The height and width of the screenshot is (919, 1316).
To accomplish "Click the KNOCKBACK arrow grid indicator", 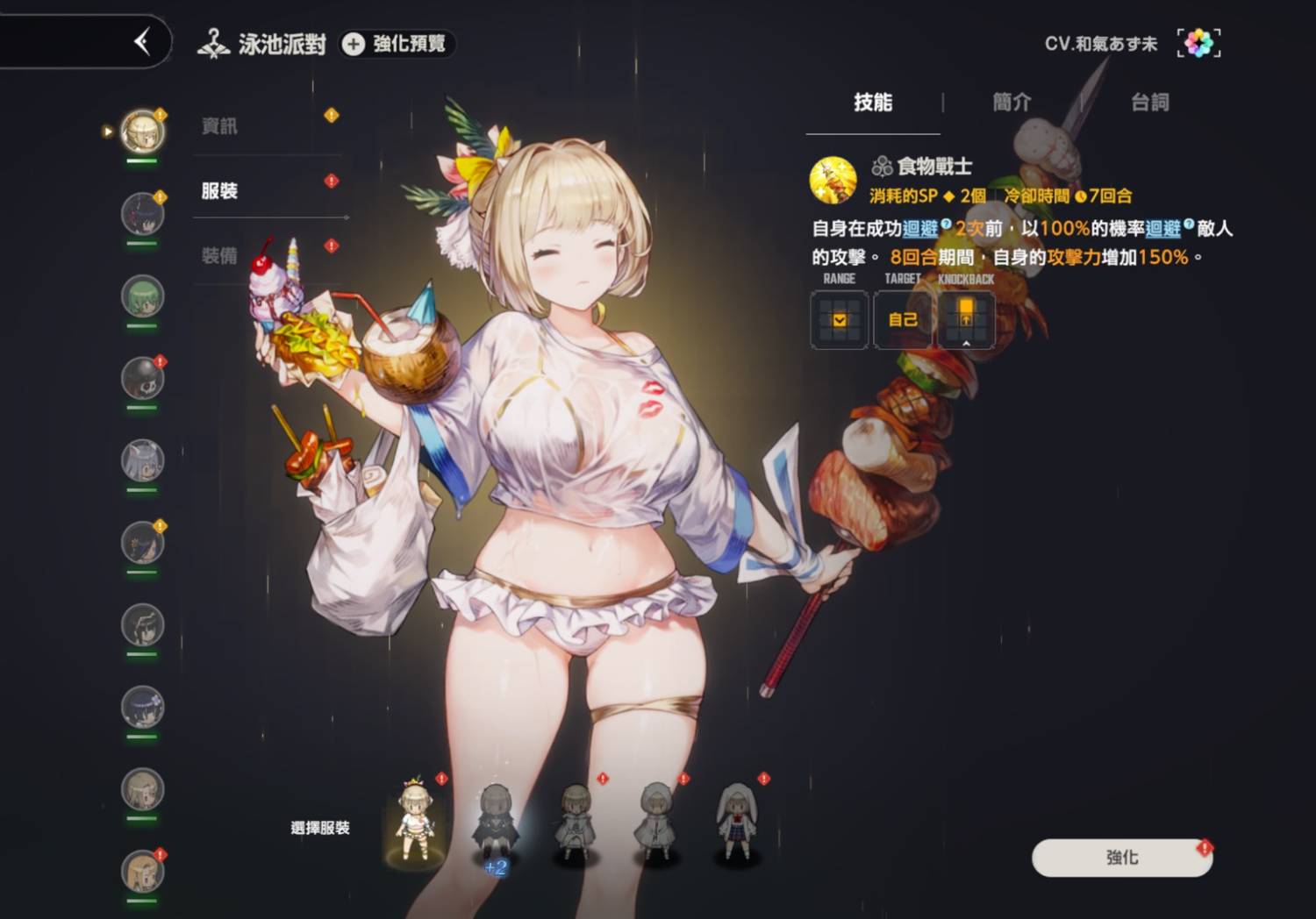I will point(966,320).
